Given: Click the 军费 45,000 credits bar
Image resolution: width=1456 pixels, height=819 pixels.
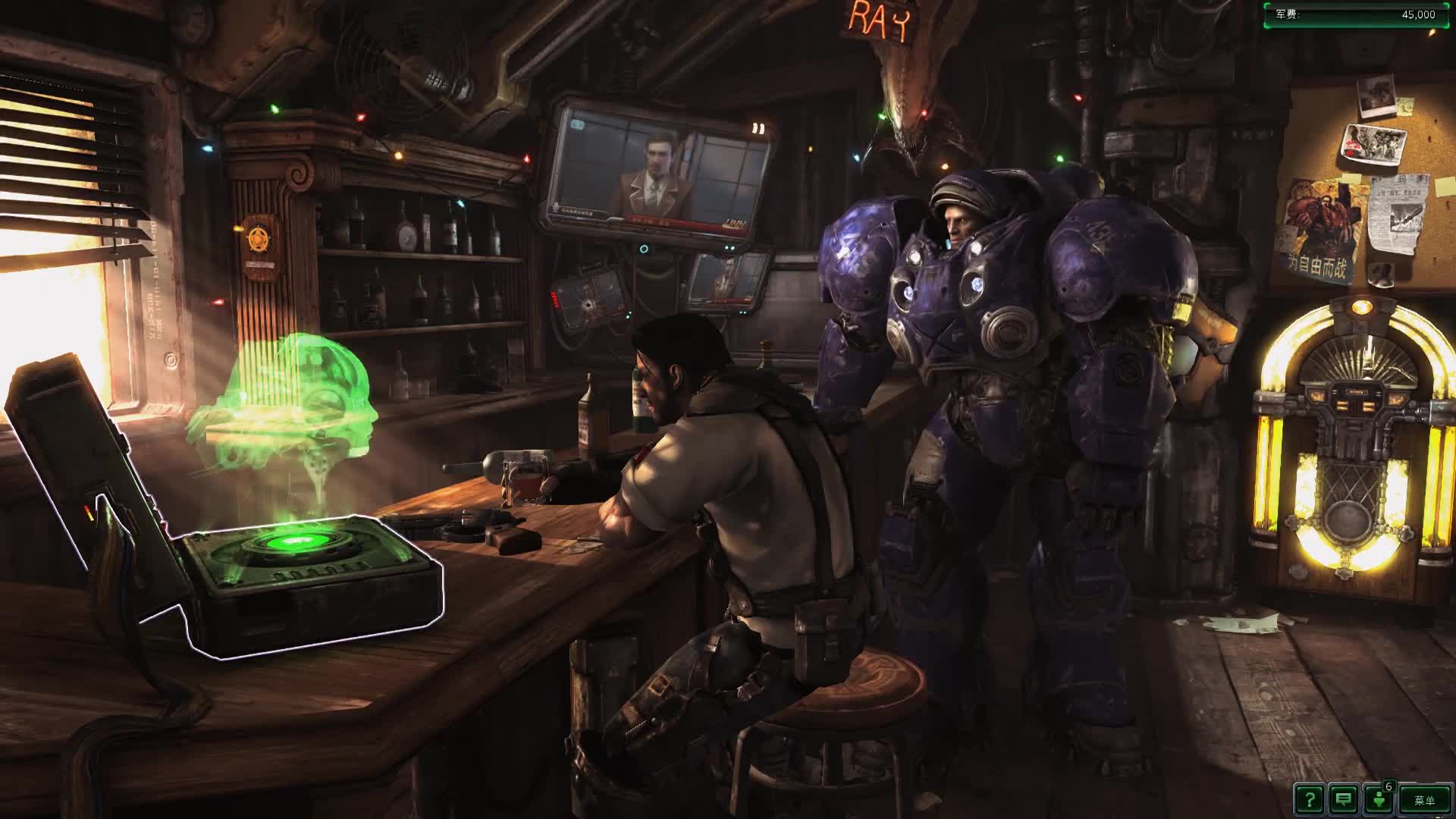Looking at the screenshot, I should (x=1357, y=13).
